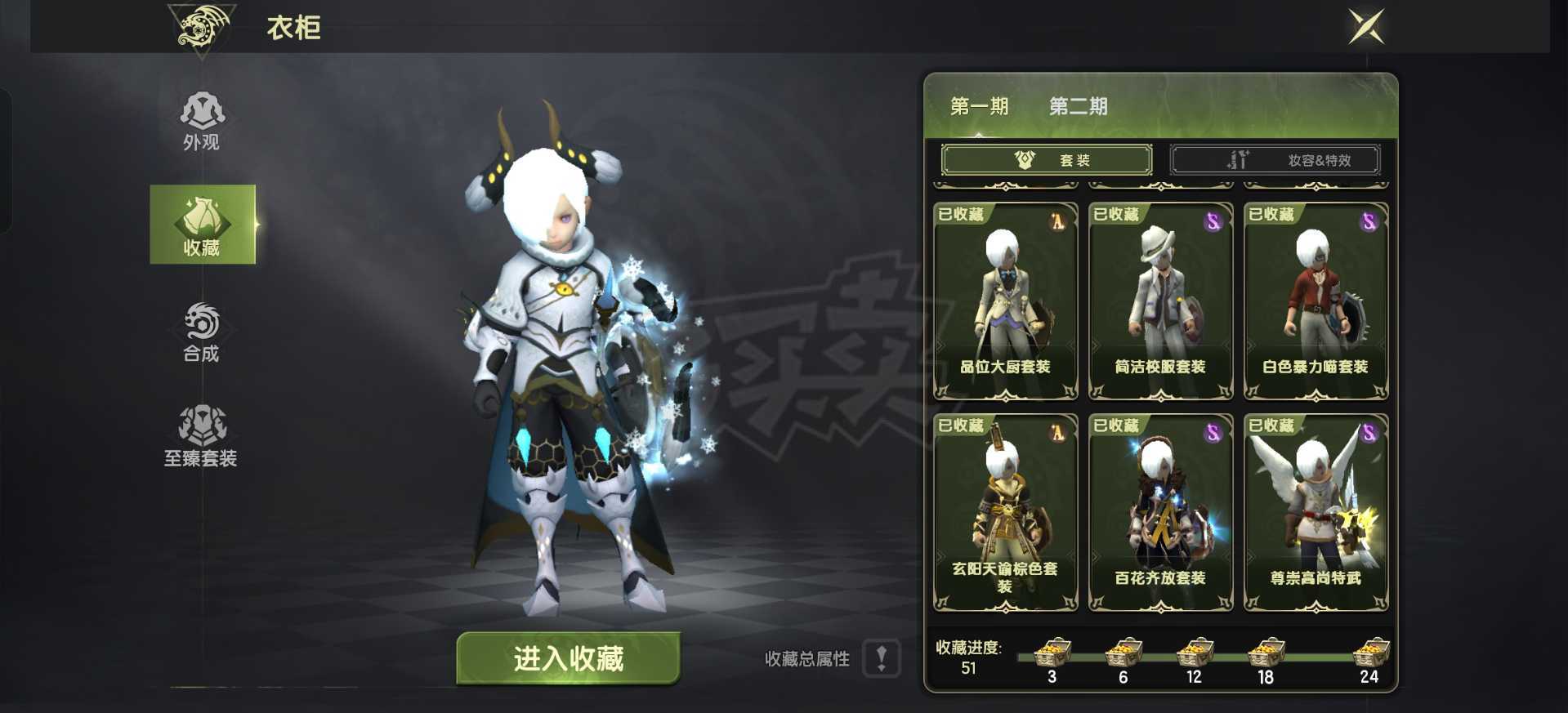Select the 第一期 tab
The image size is (1568, 713).
977,106
